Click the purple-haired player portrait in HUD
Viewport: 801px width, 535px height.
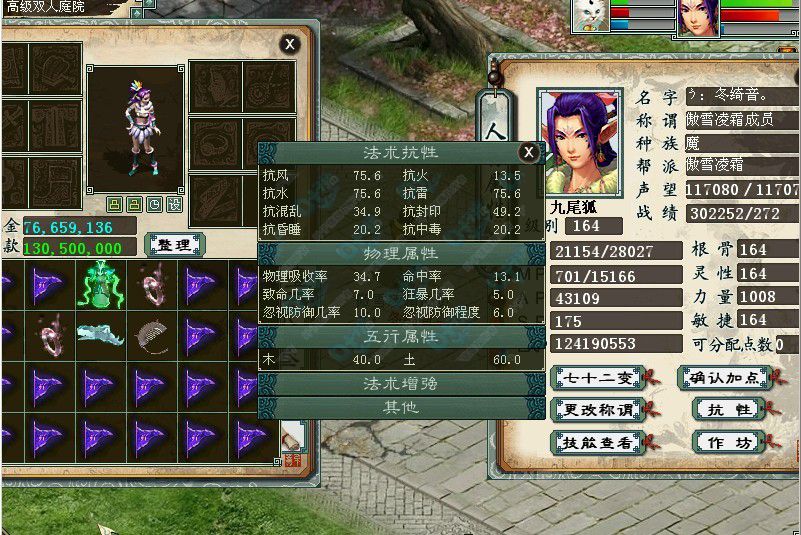[696, 17]
